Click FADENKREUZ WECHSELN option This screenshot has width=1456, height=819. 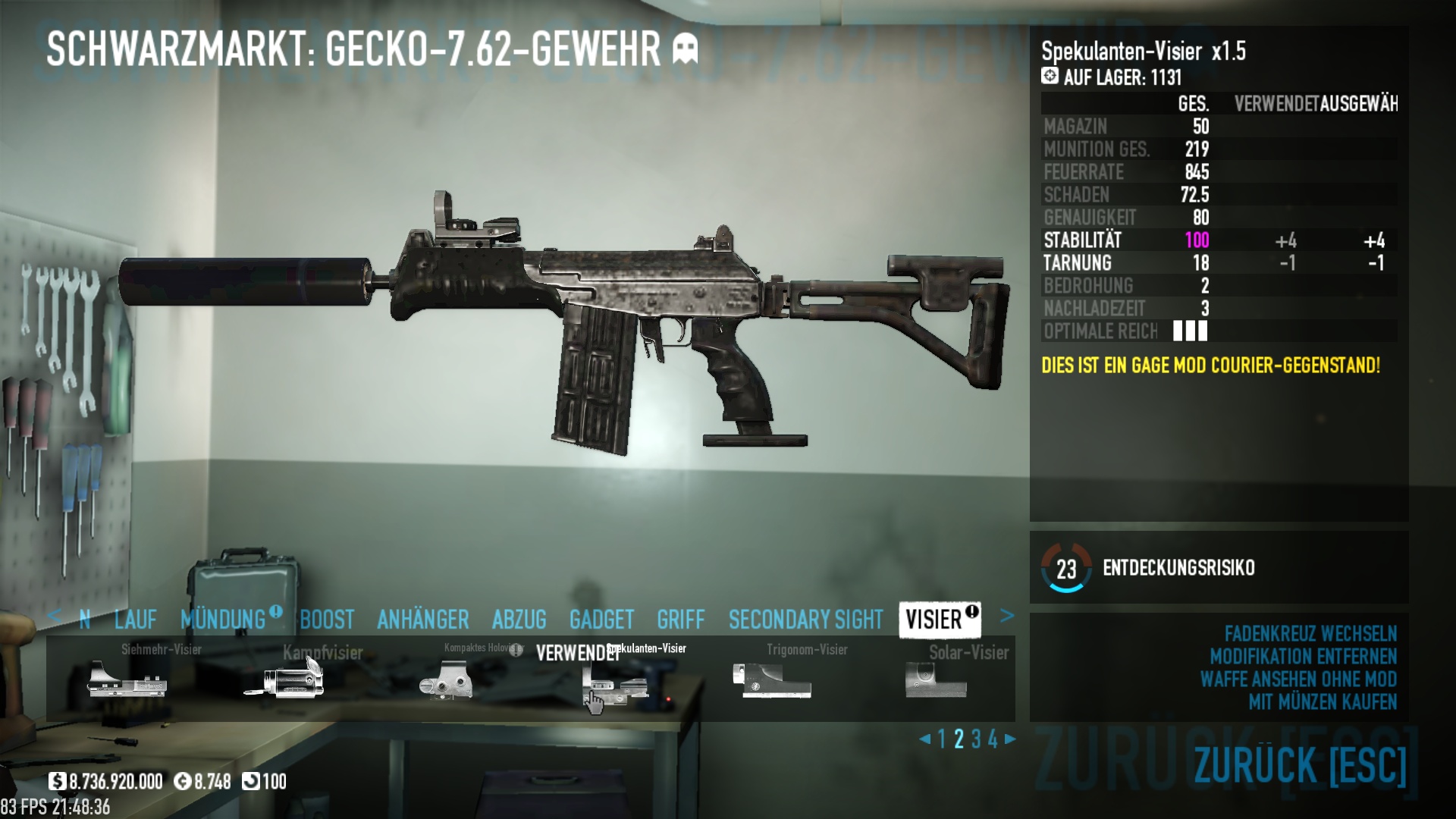(x=1310, y=634)
